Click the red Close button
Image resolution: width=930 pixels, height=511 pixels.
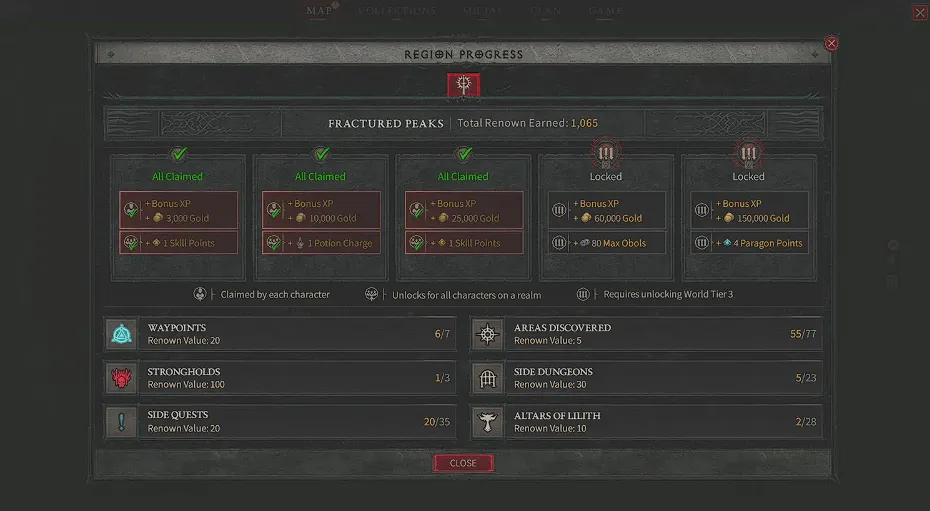pos(463,463)
